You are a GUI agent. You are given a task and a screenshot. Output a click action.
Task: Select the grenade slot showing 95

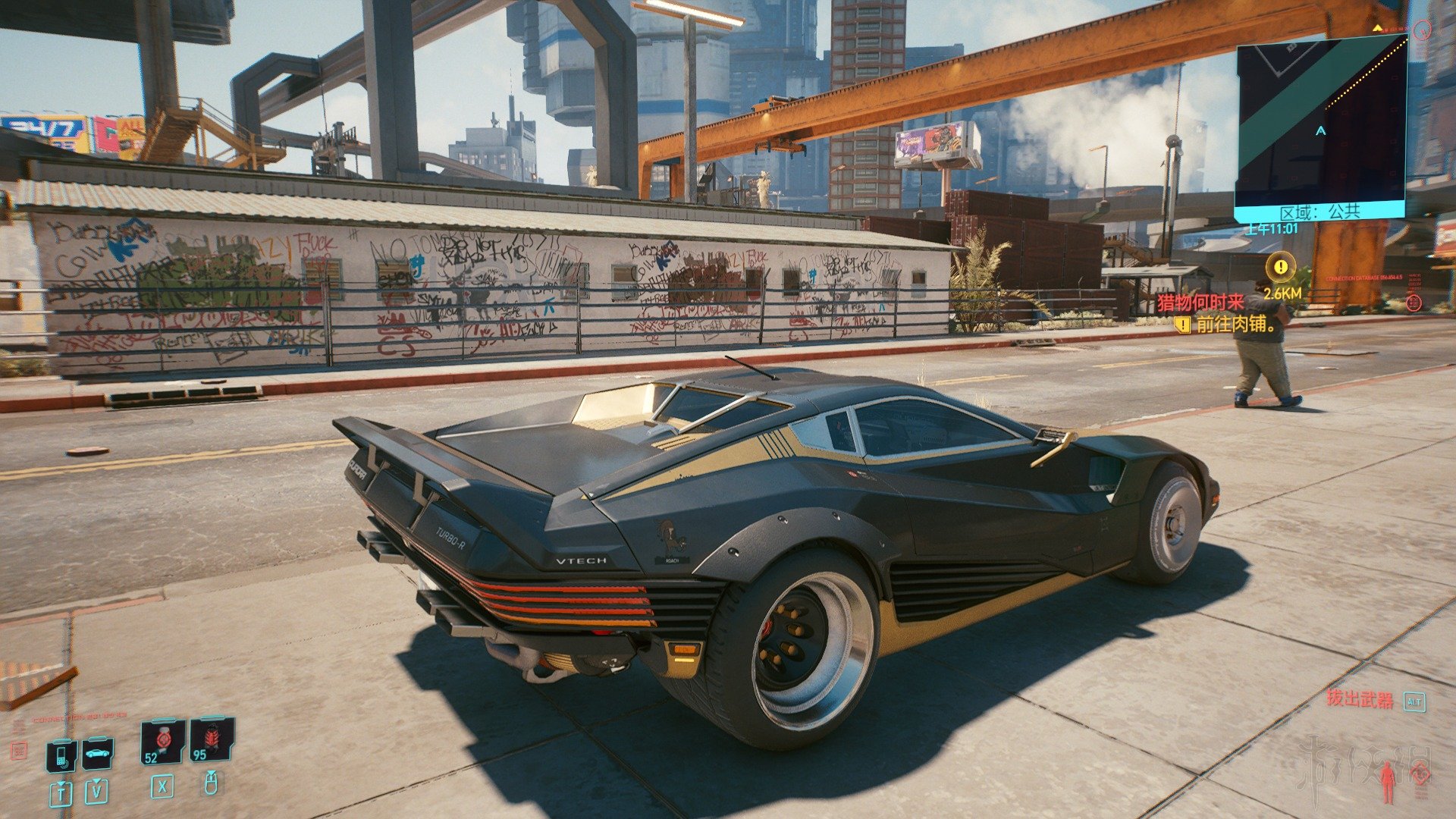tap(212, 739)
